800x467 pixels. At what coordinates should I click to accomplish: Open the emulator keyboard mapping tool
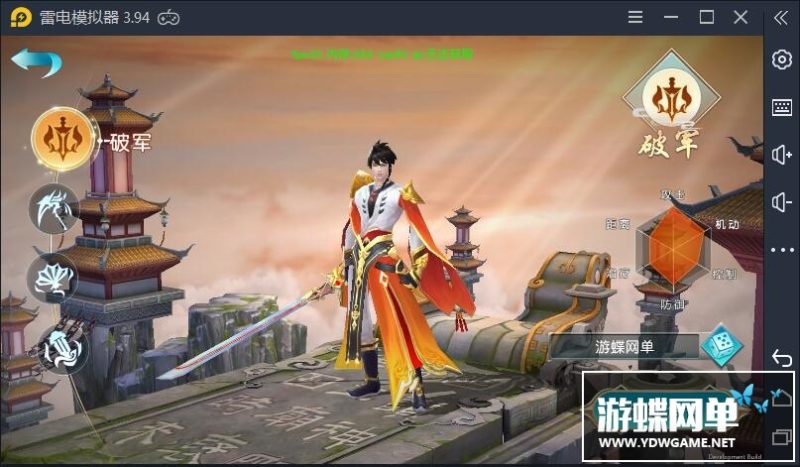tap(782, 107)
